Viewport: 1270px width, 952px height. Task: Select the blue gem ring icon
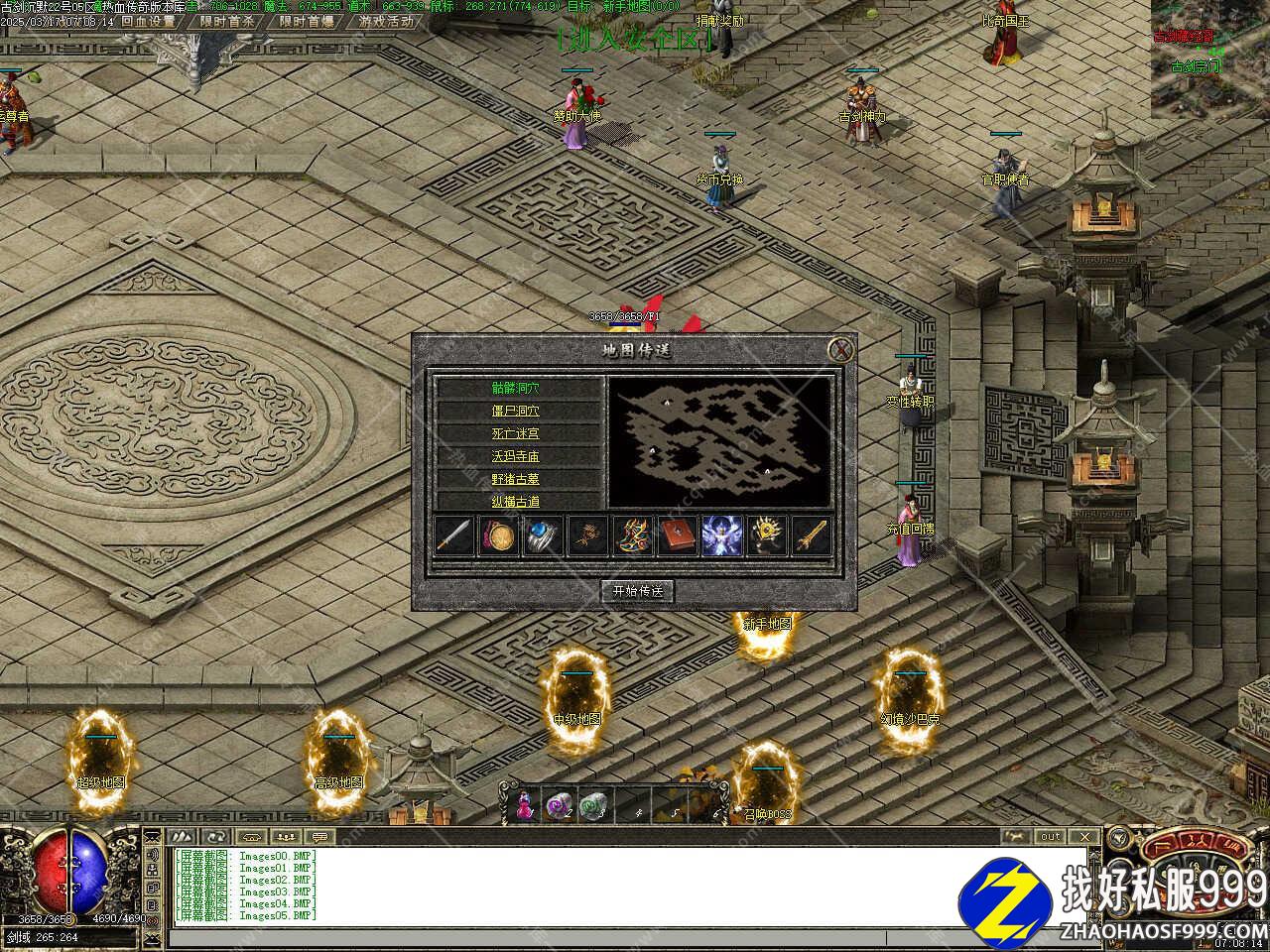[544, 535]
